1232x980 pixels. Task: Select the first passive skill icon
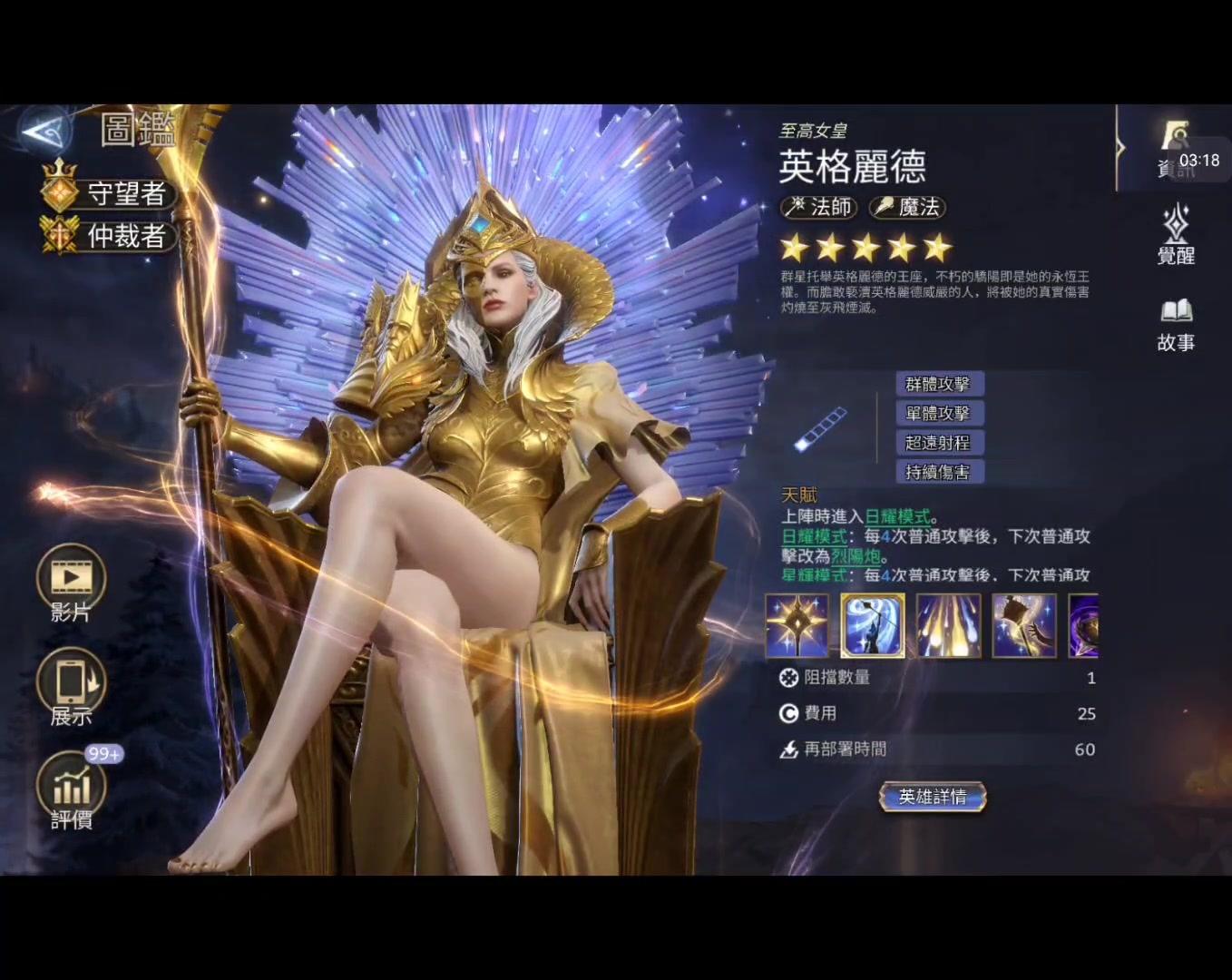(x=797, y=626)
